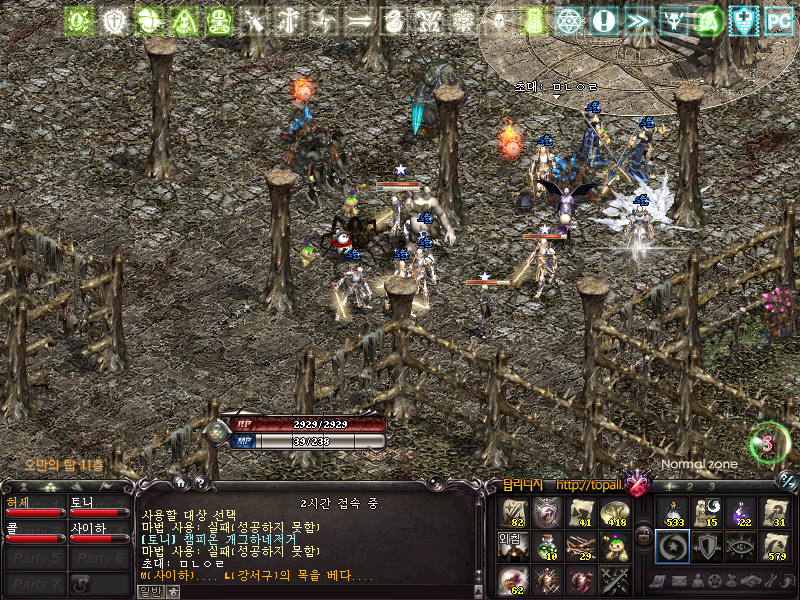Use the purple potion with 22 count
800x600 pixels.
coord(742,513)
